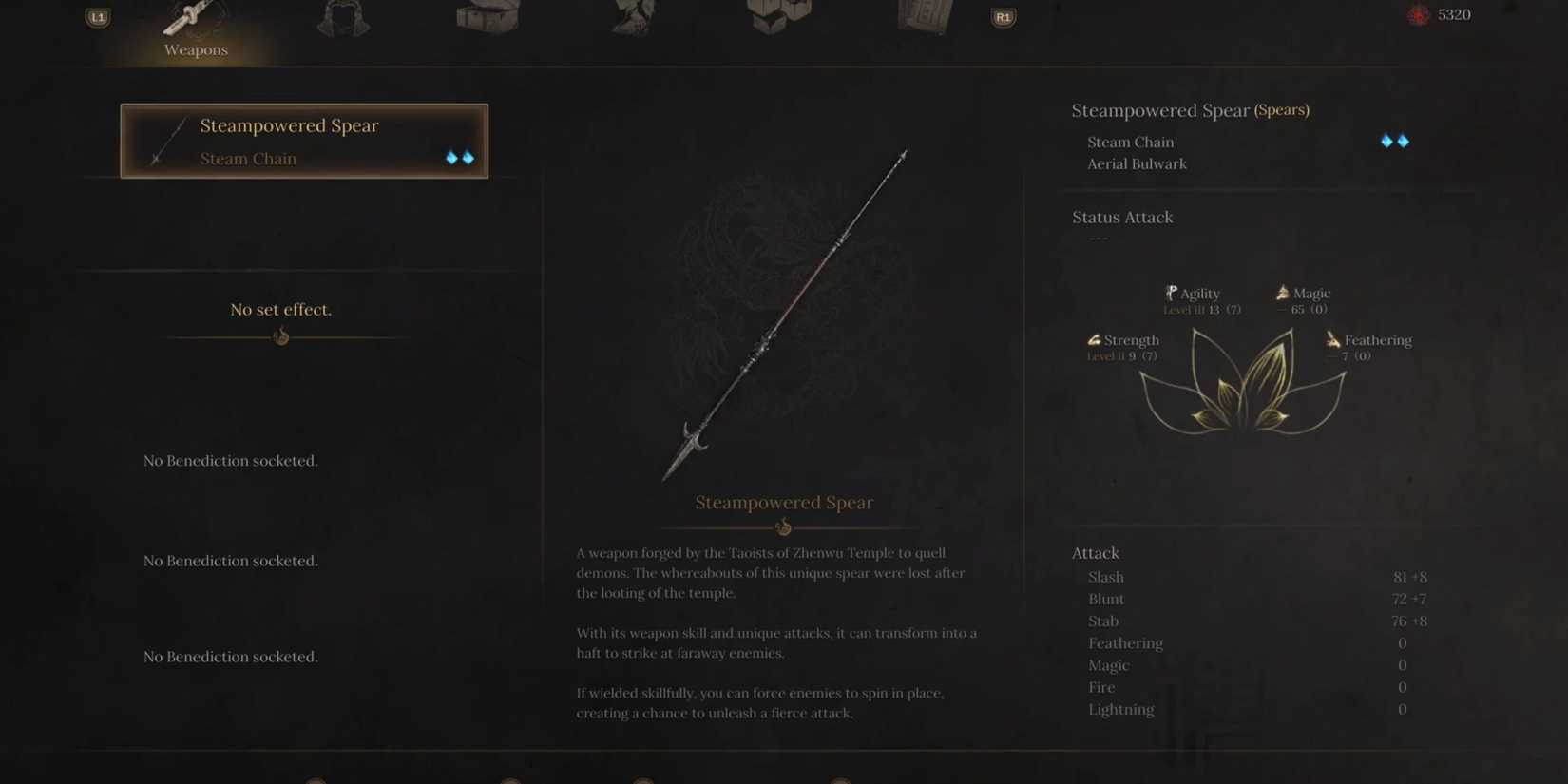Click the Agility attribute icon
This screenshot has width=1568, height=784.
click(1172, 293)
